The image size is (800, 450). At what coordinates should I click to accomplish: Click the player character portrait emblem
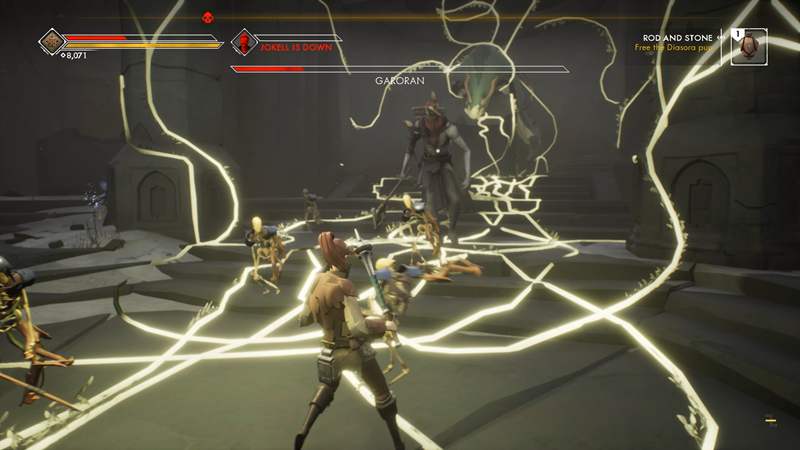point(52,42)
